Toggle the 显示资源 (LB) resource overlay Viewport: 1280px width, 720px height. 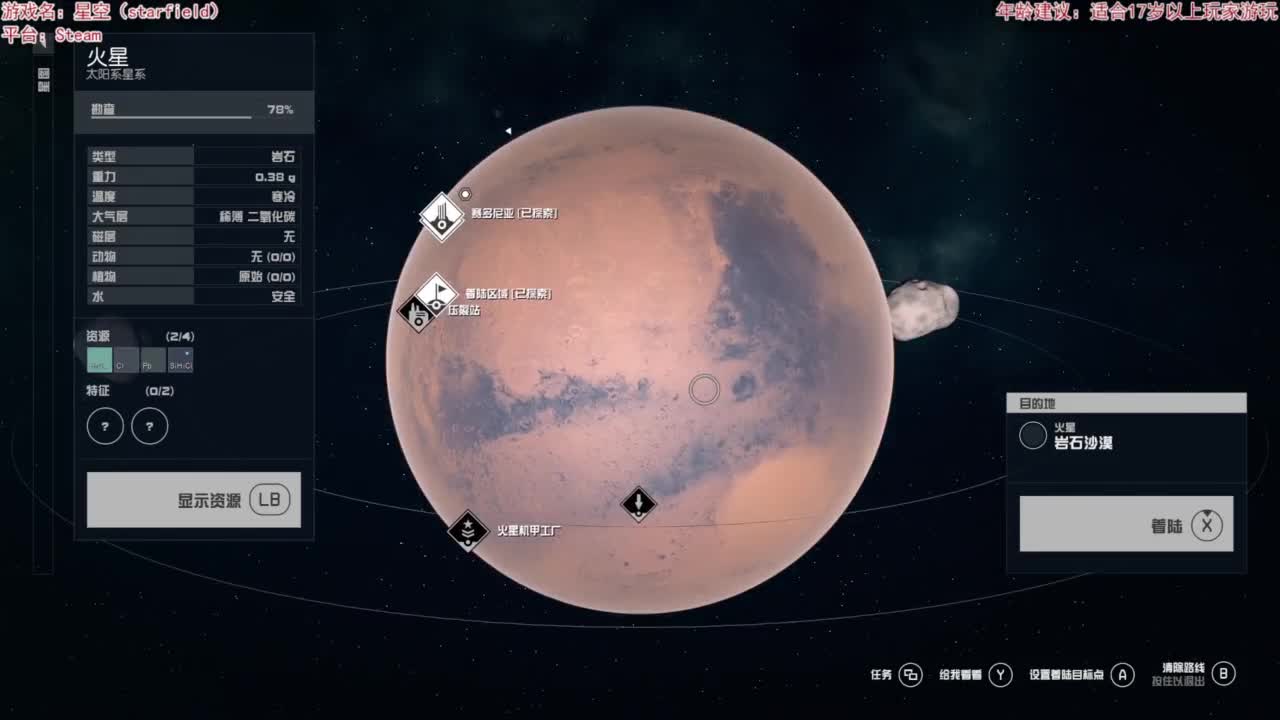click(x=193, y=499)
